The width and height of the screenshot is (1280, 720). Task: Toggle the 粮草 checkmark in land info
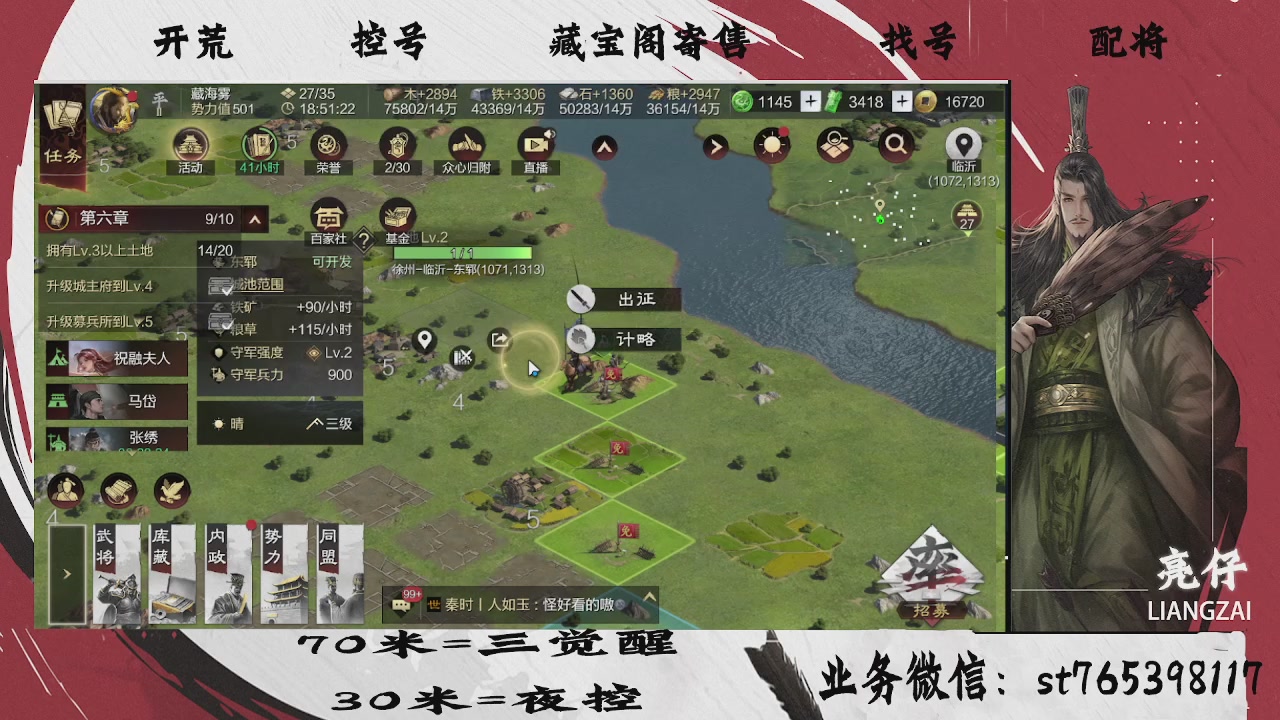227,322
